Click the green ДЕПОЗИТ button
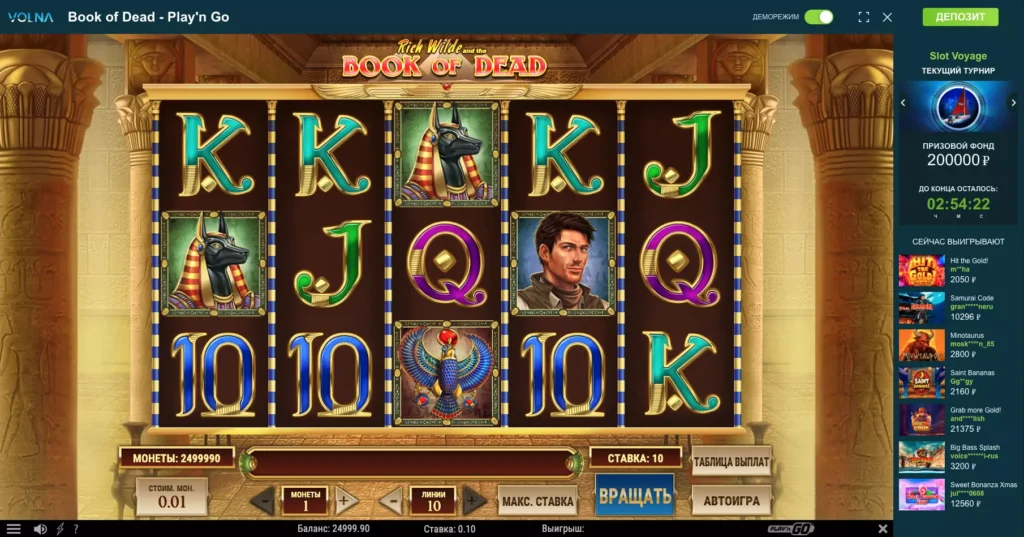Viewport: 1024px width, 537px height. (x=960, y=17)
